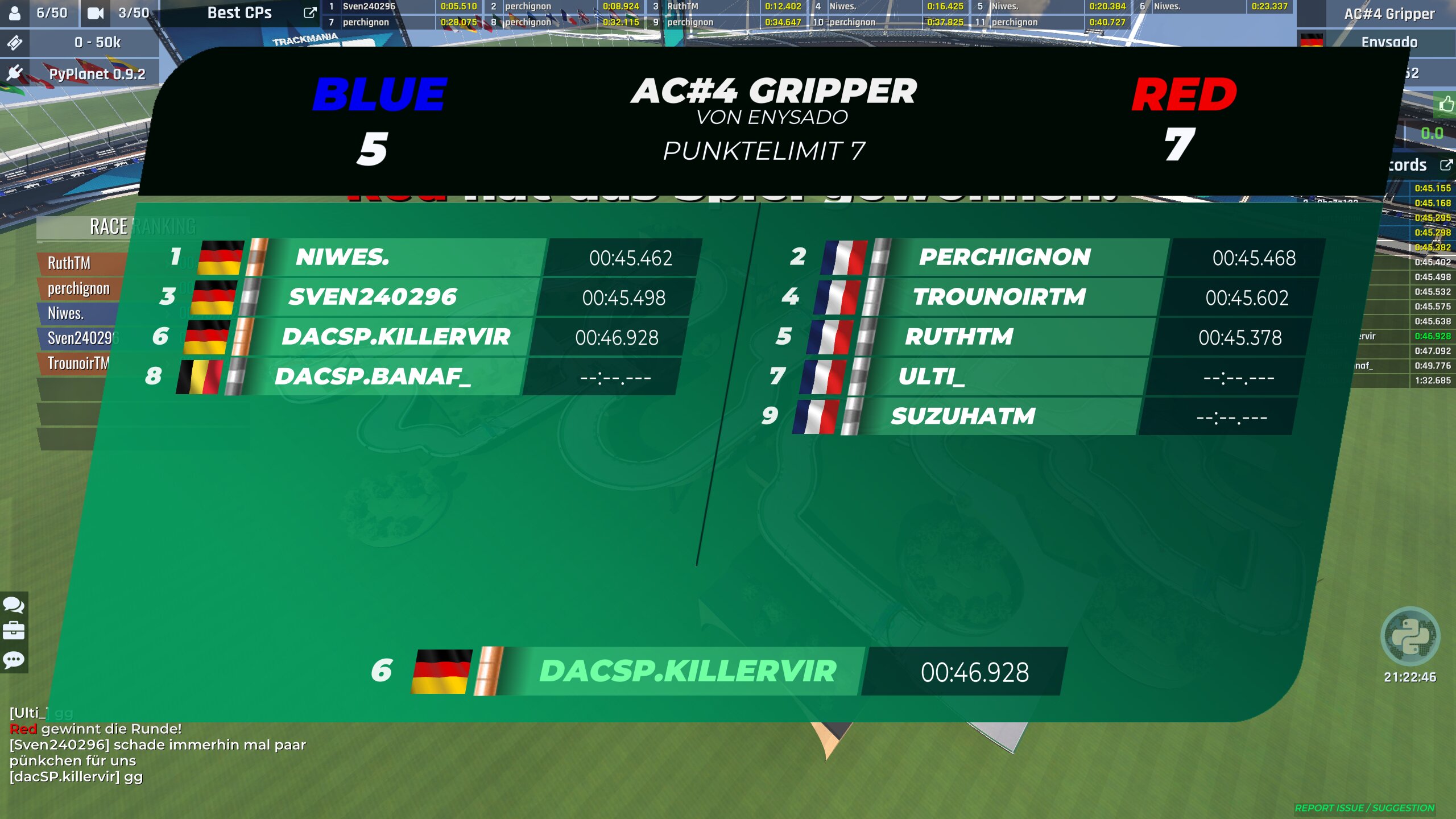Open the Best CPs list window
The image size is (1456, 819).
pos(310,13)
